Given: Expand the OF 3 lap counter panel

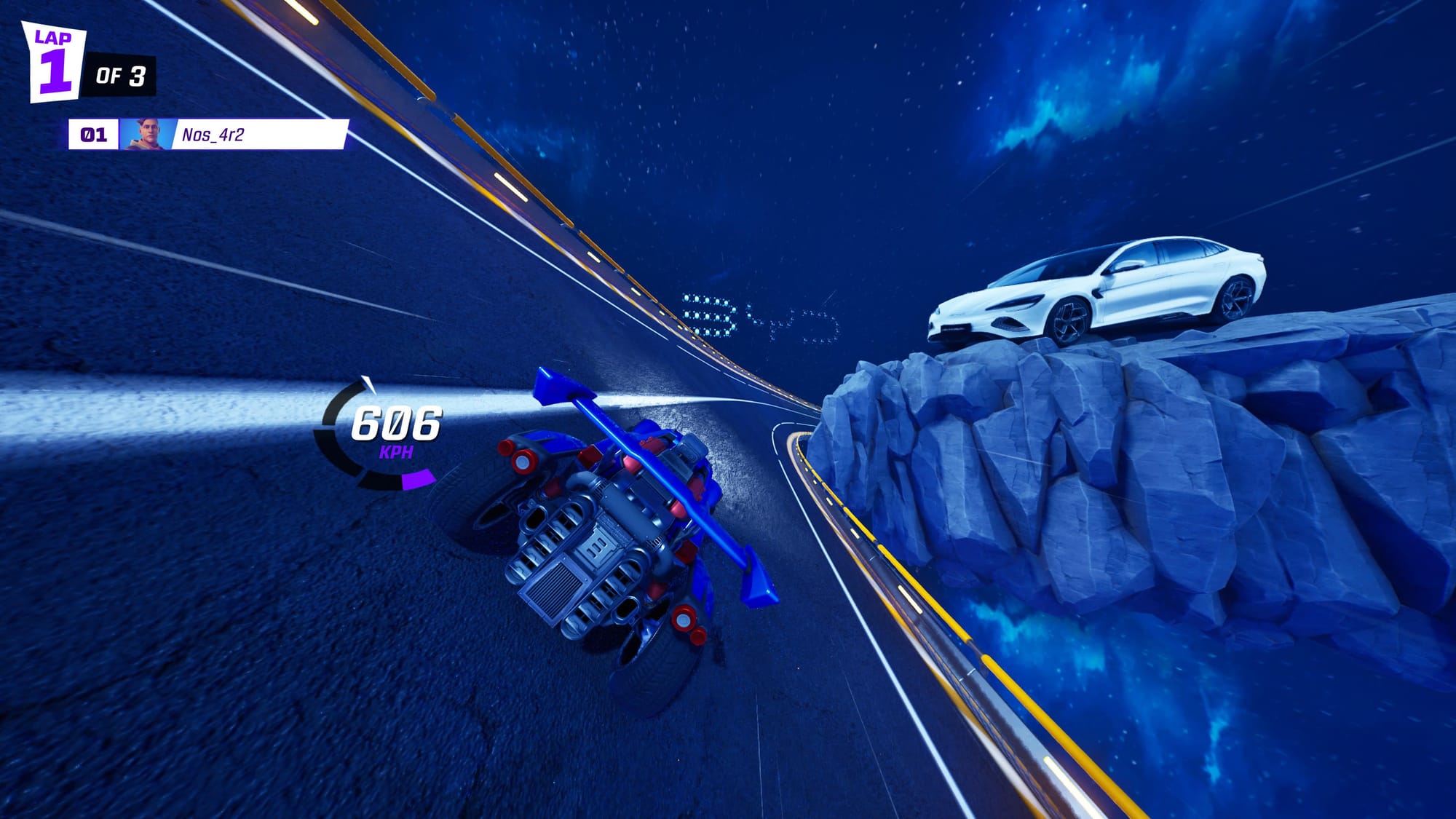Looking at the screenshot, I should (120, 73).
